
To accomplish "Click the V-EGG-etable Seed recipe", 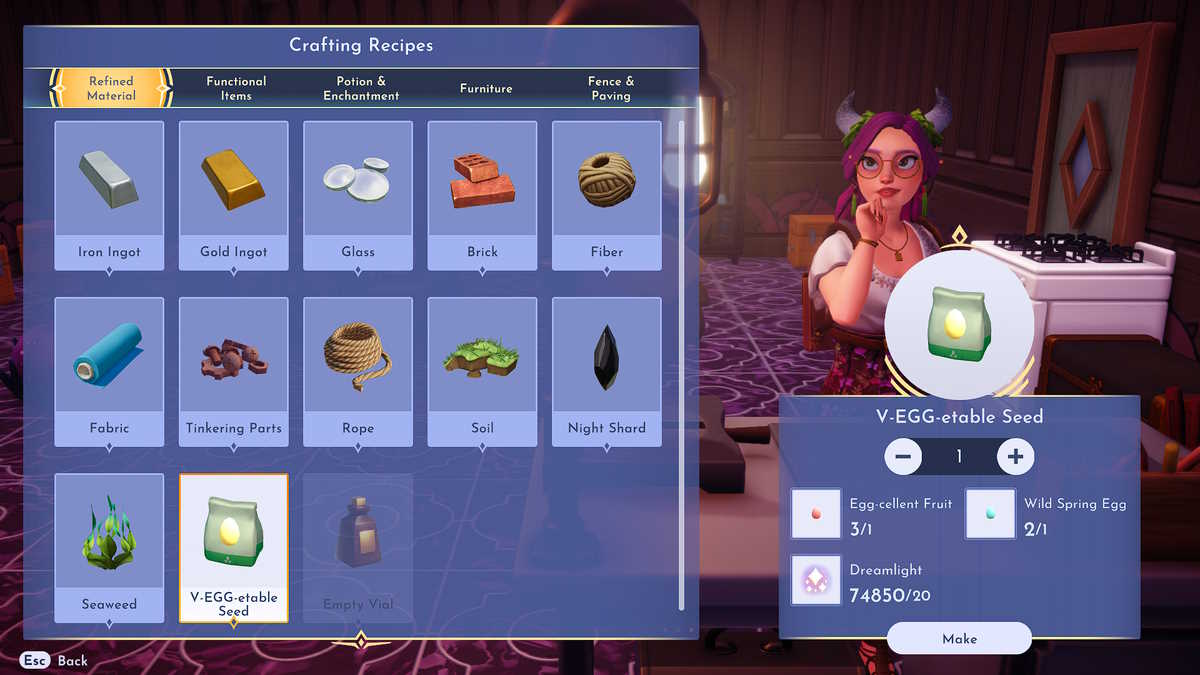I will (x=234, y=547).
